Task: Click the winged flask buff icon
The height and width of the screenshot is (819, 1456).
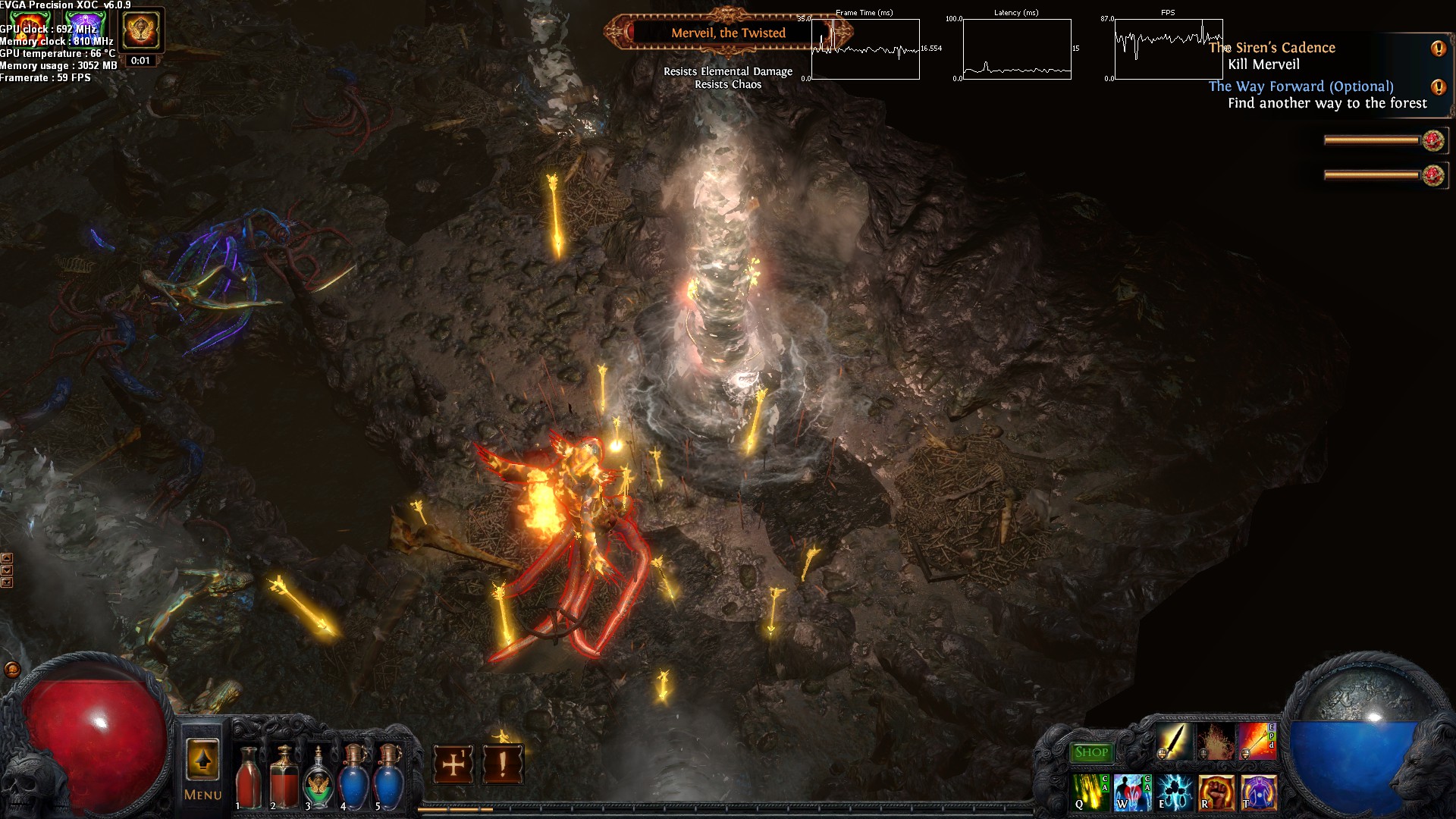Action: click(x=140, y=30)
